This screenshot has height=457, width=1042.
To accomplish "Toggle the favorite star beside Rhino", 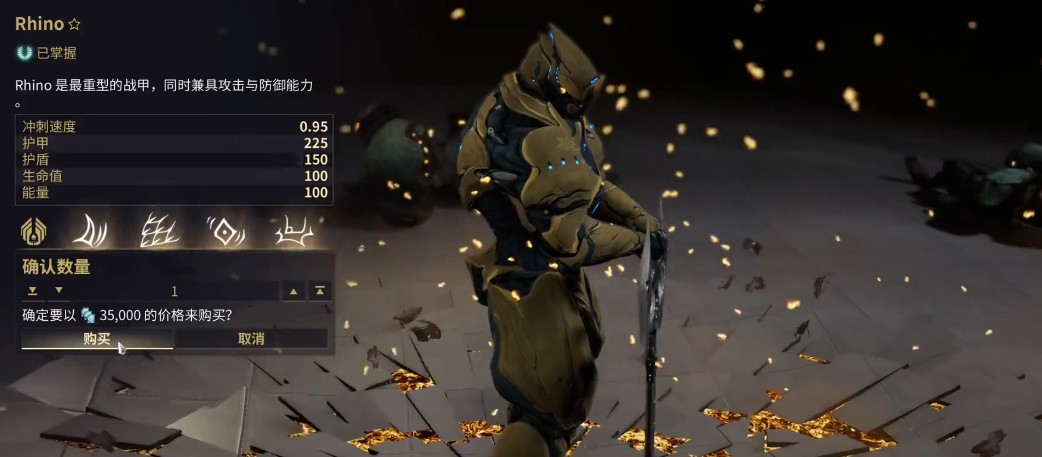I will [x=75, y=23].
